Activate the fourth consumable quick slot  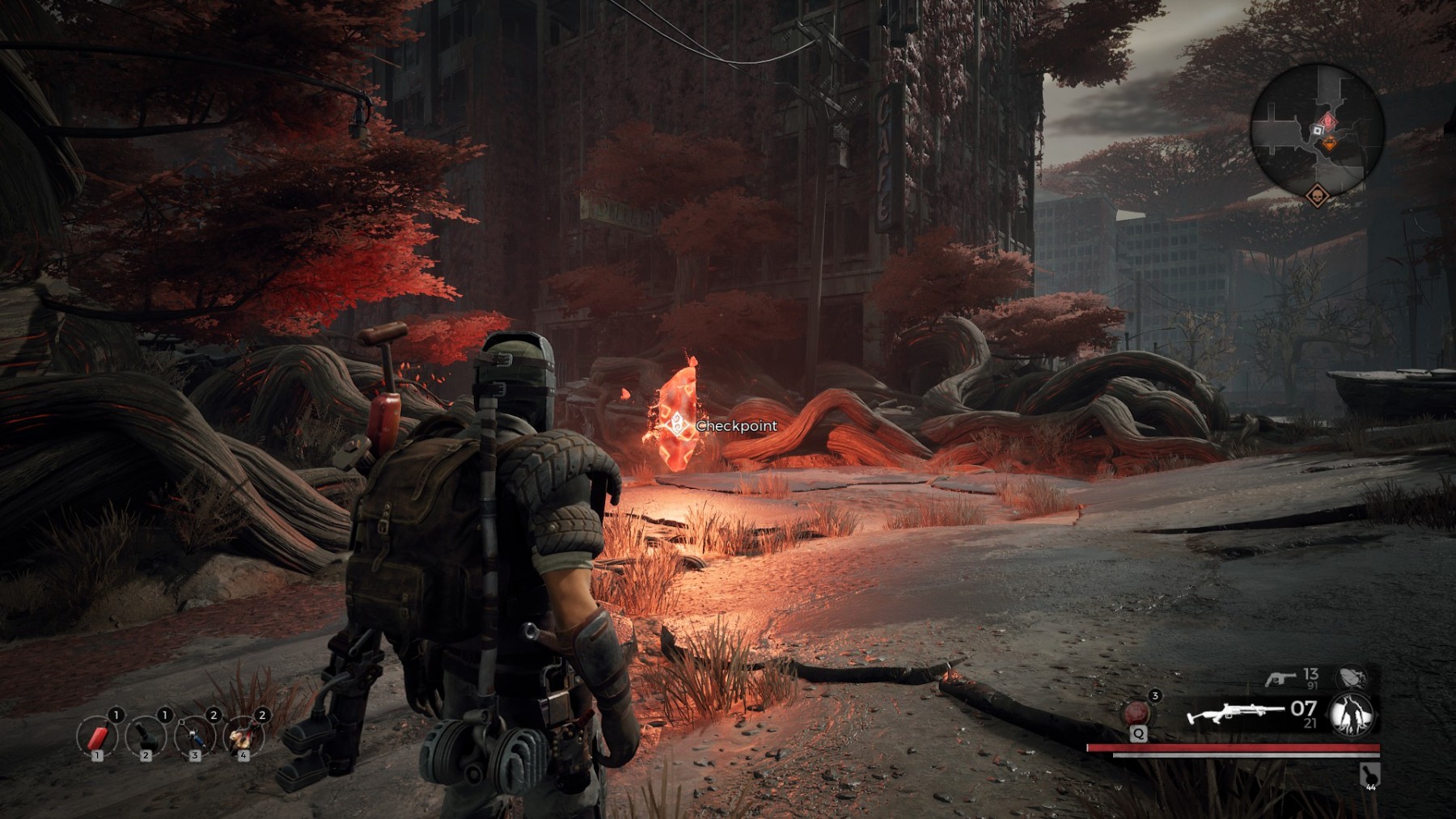[x=243, y=737]
